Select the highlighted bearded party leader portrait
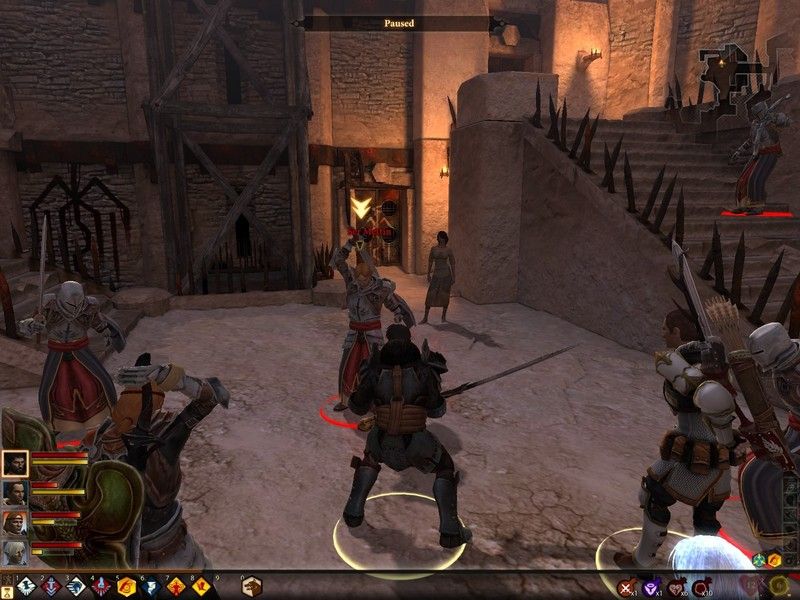The height and width of the screenshot is (600, 800). [x=15, y=463]
